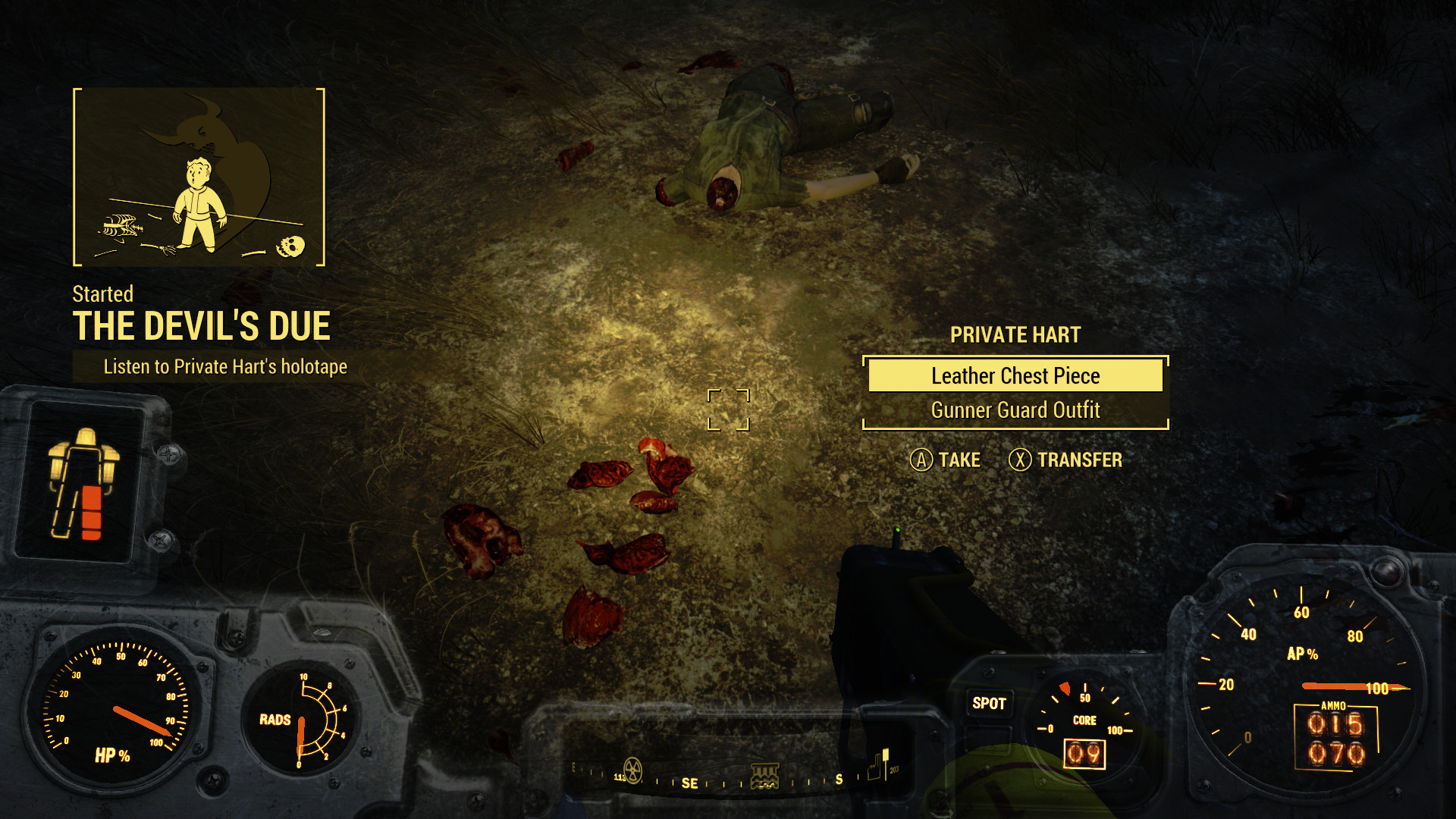Click the Vault Boy quest illustration
This screenshot has width=1456, height=819.
(x=199, y=177)
